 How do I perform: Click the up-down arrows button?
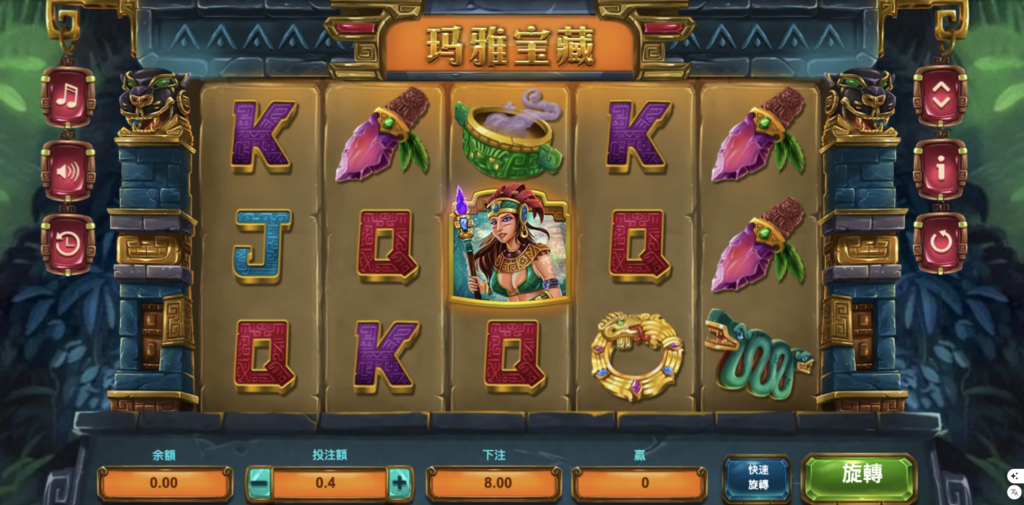[939, 96]
